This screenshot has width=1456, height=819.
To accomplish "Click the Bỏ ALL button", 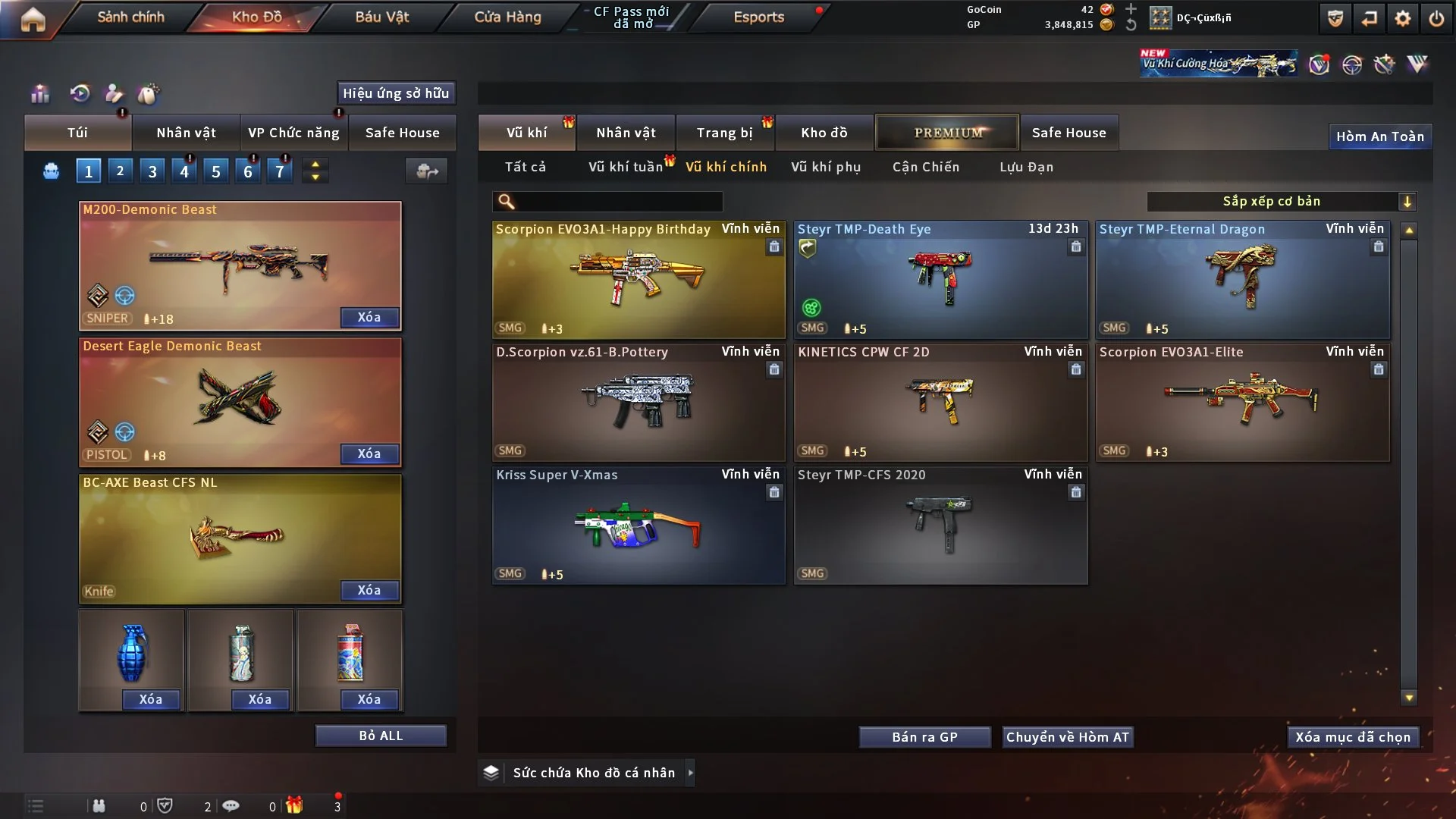I will (x=381, y=736).
